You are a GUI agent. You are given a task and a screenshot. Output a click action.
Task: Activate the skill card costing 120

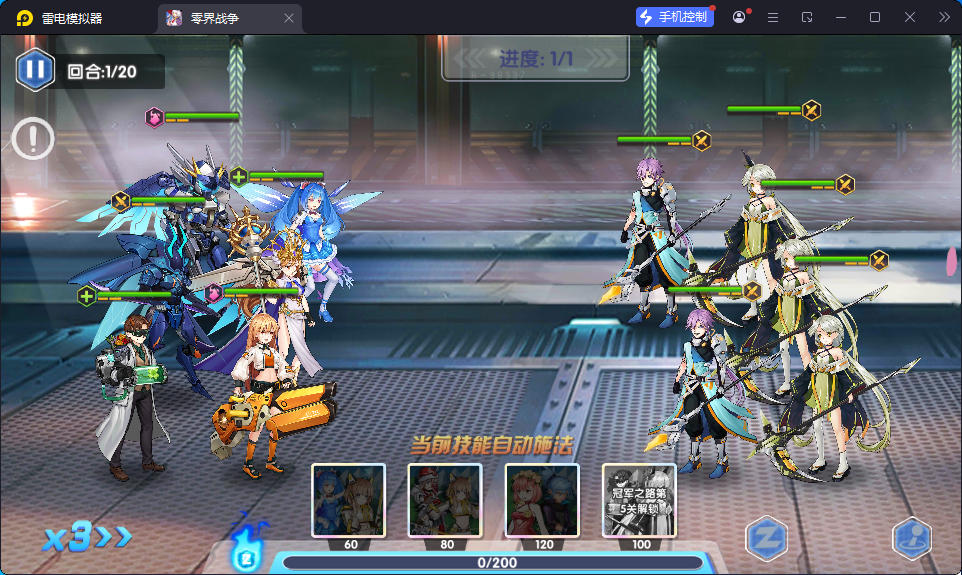pos(542,500)
